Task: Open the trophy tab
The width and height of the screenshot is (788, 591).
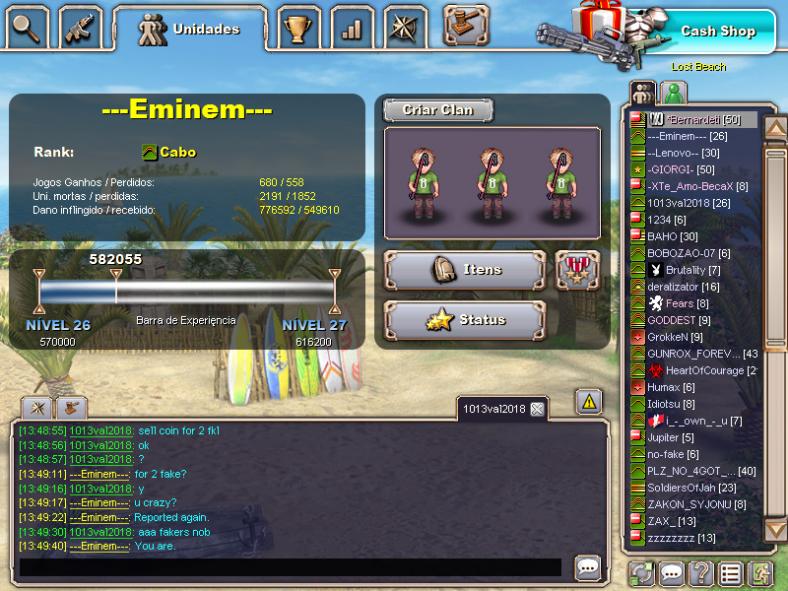Action: (x=298, y=28)
